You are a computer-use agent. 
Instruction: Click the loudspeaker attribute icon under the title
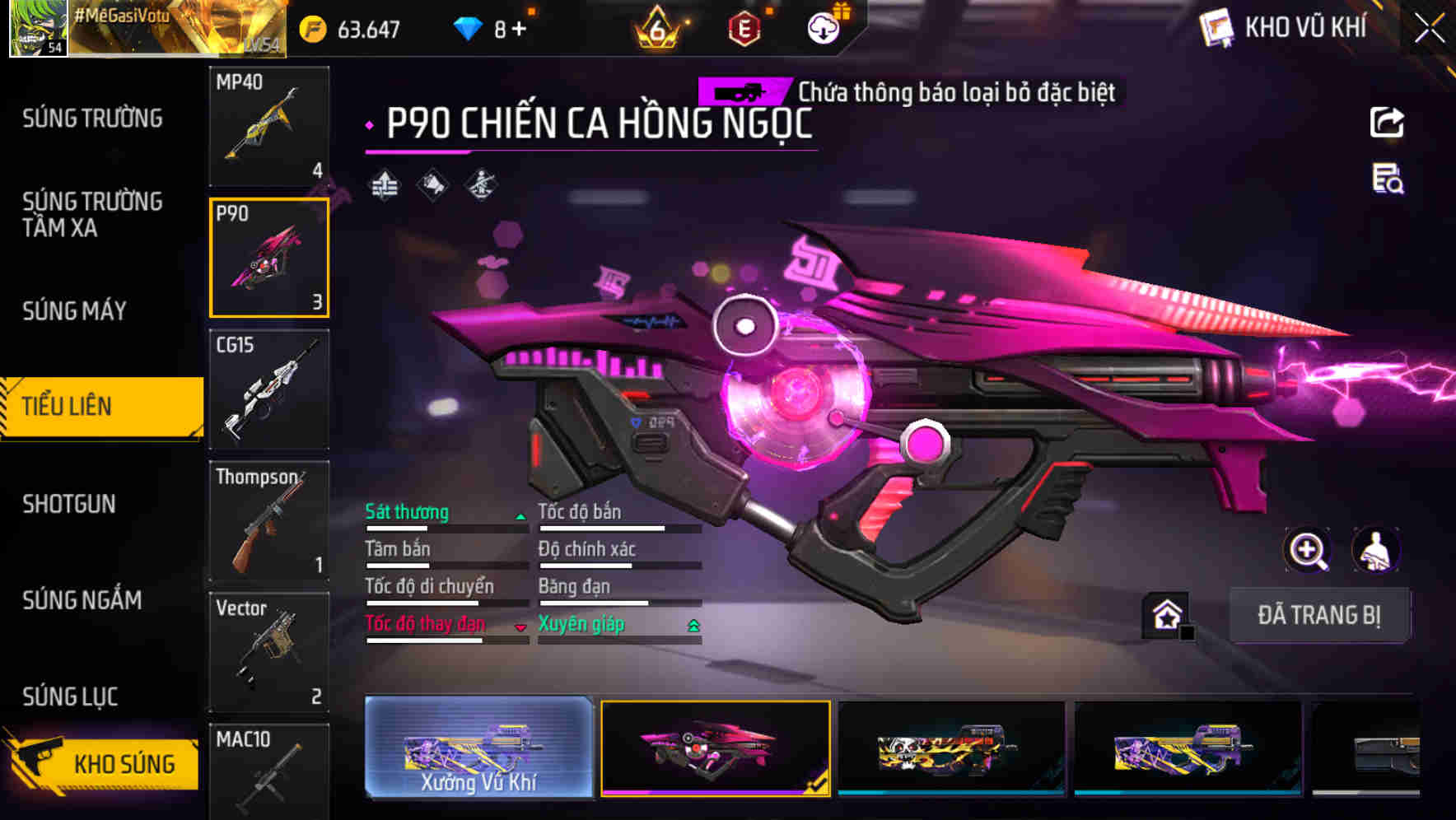tap(431, 185)
